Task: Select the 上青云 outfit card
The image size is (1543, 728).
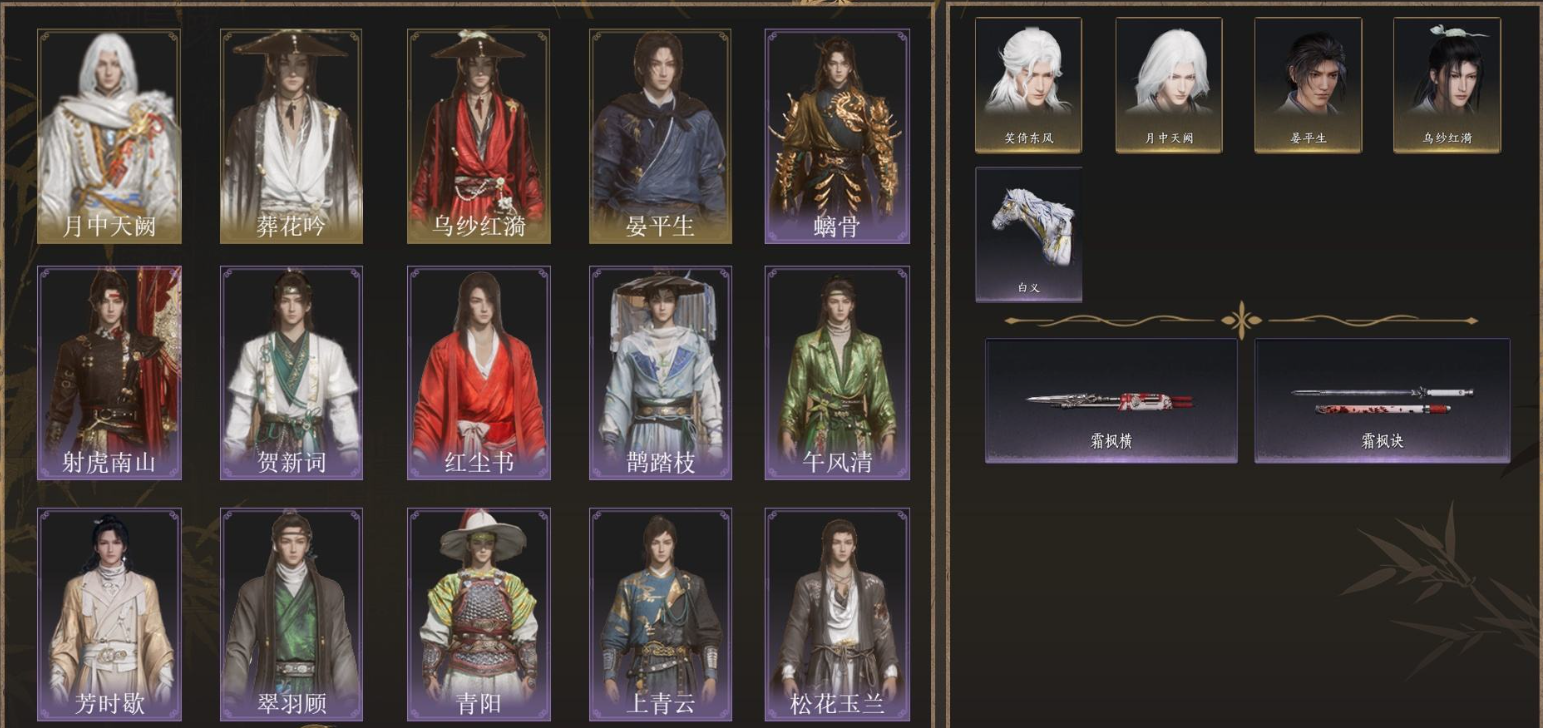Action: click(x=659, y=613)
